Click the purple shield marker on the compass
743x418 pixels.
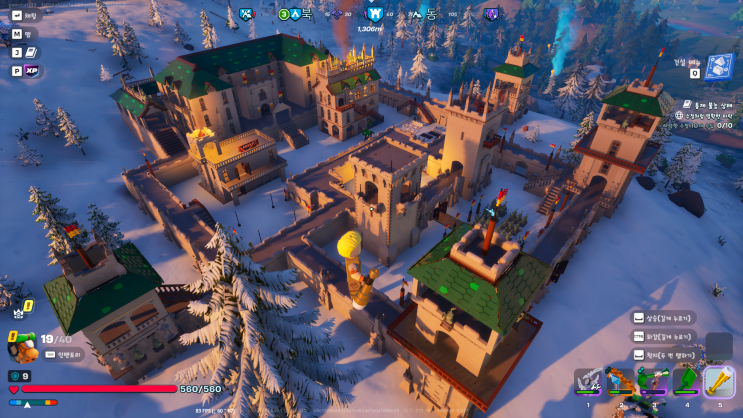pos(491,15)
